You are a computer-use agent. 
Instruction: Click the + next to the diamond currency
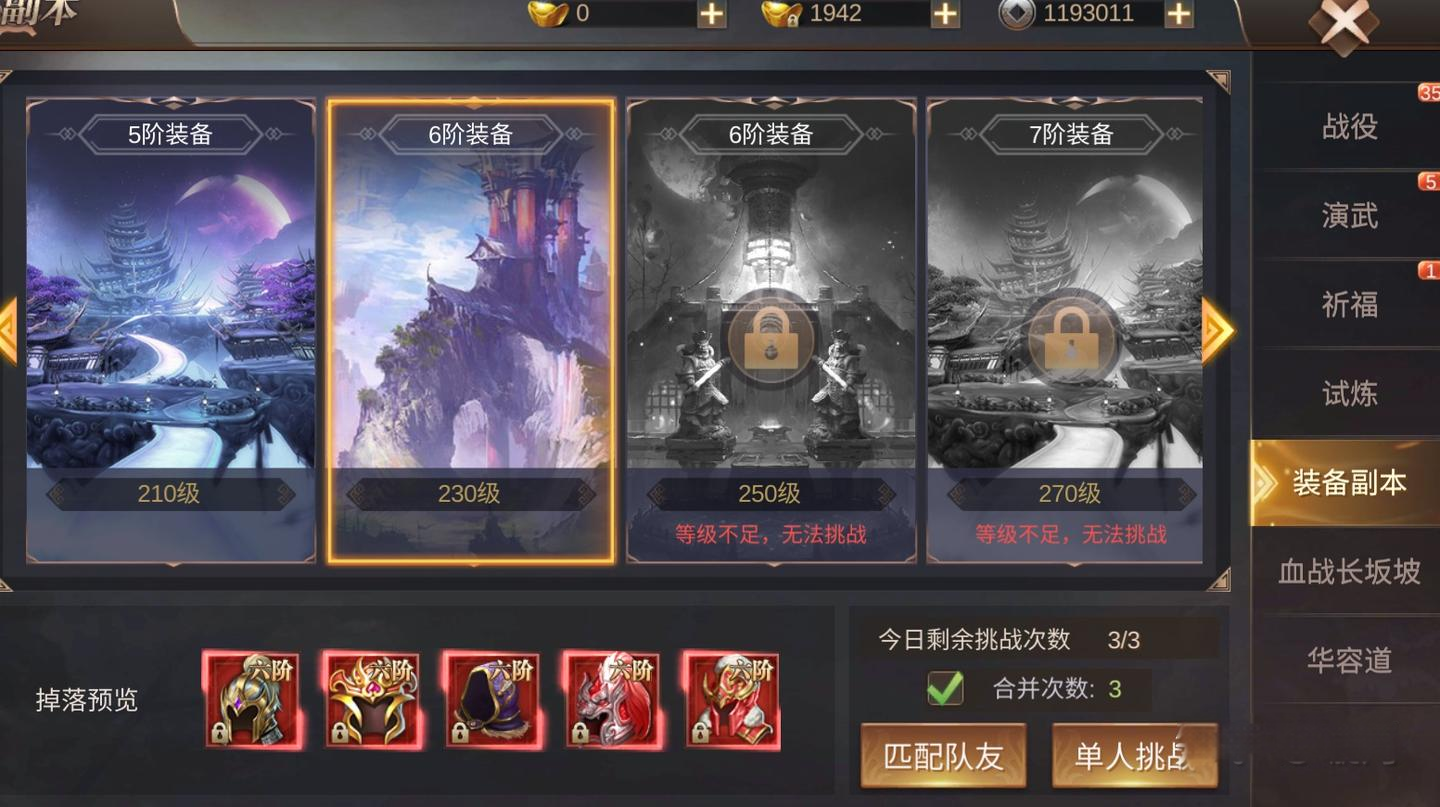[x=1177, y=14]
